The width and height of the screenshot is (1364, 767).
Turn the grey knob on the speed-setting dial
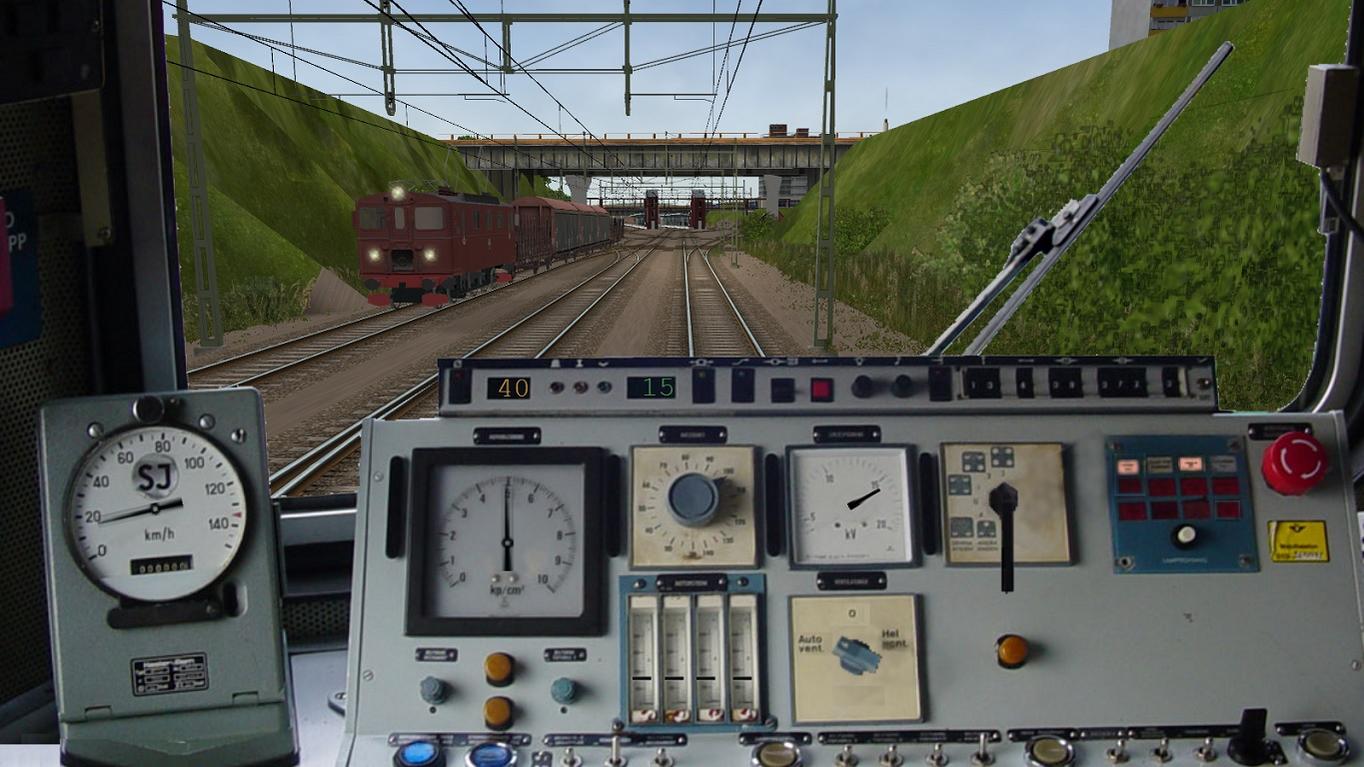pyautogui.click(x=694, y=498)
